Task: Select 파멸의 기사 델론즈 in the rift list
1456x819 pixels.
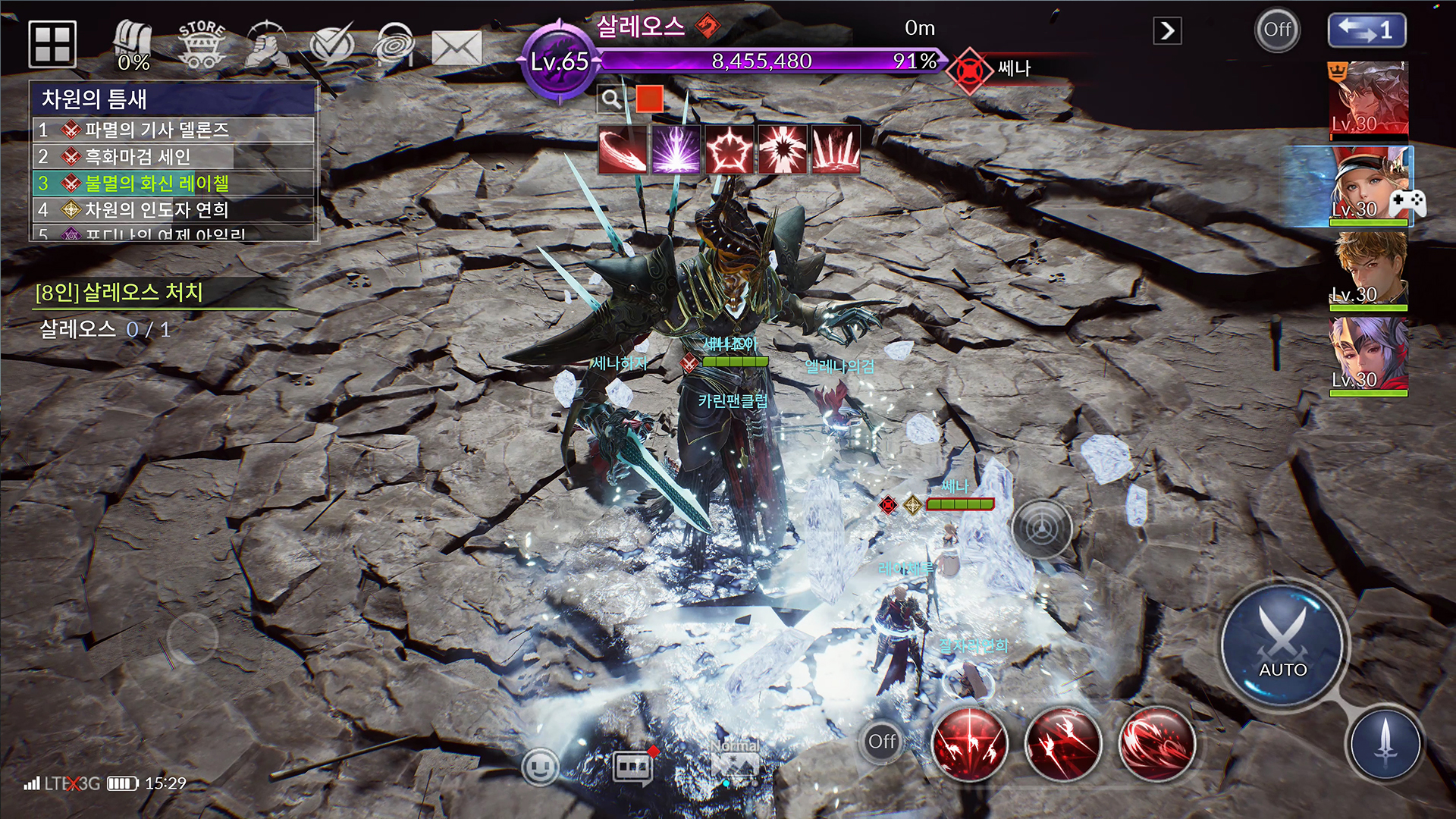Action: coord(173,130)
